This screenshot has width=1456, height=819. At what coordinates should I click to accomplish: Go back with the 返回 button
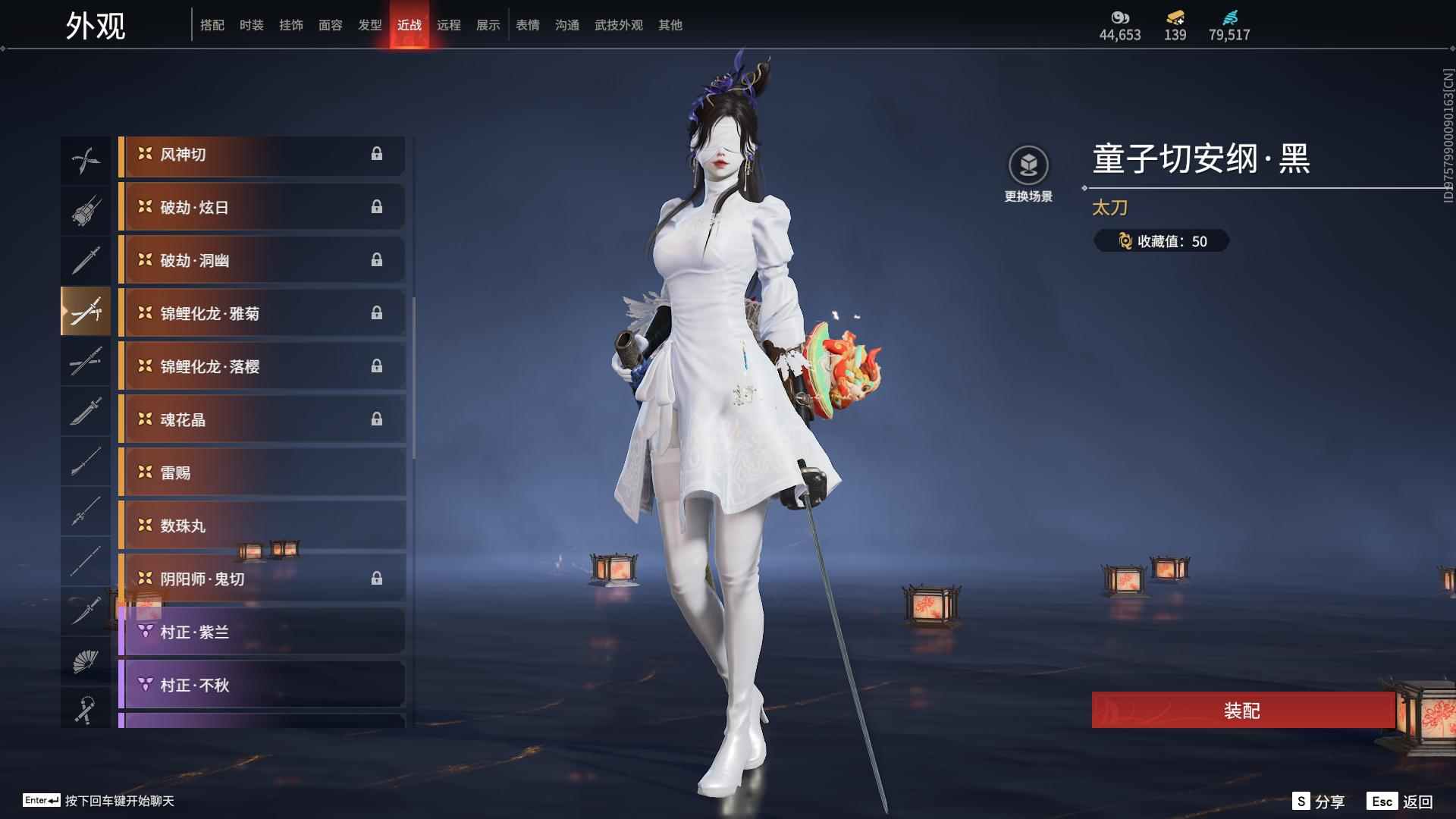[1401, 802]
